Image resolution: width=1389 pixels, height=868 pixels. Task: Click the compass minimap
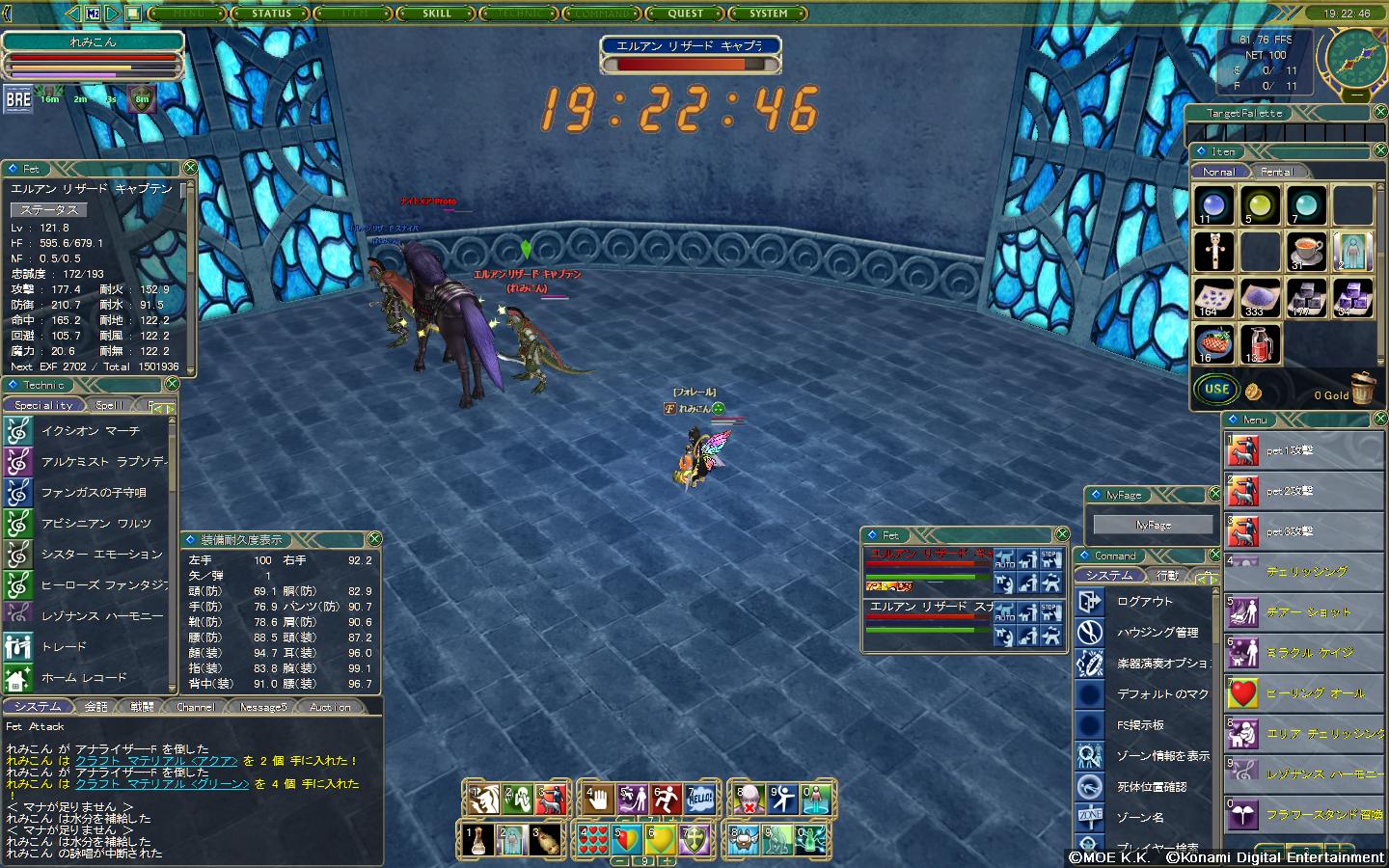click(x=1354, y=56)
